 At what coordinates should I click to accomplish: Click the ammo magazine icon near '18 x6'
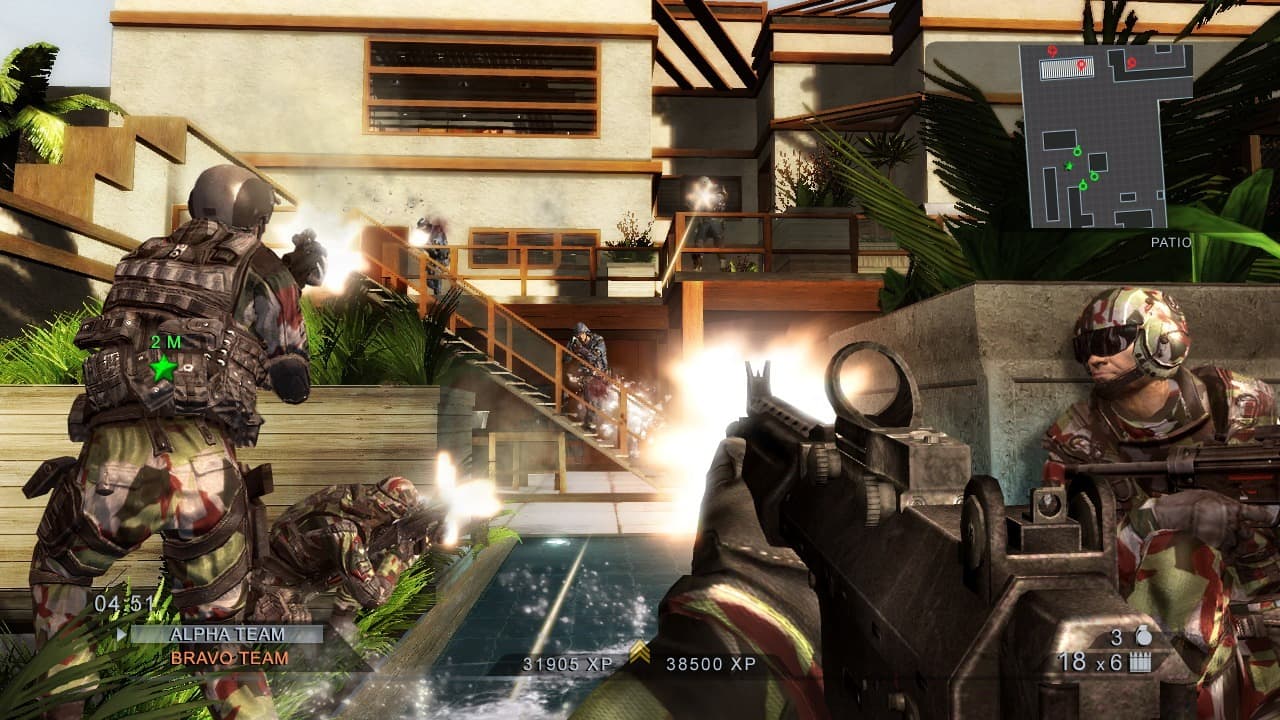pyautogui.click(x=1140, y=662)
